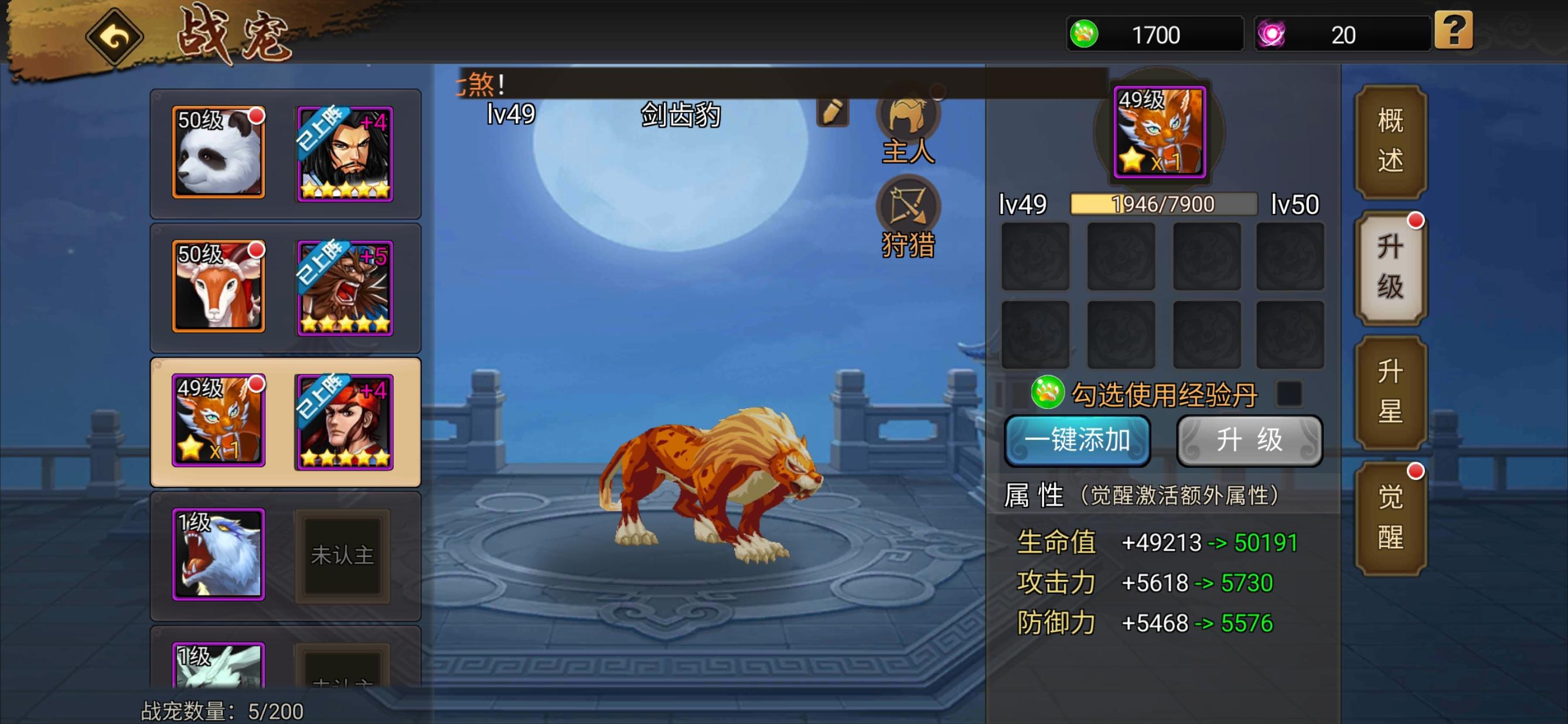Select the 己上阵 +4 red-headband hero card

[x=343, y=423]
